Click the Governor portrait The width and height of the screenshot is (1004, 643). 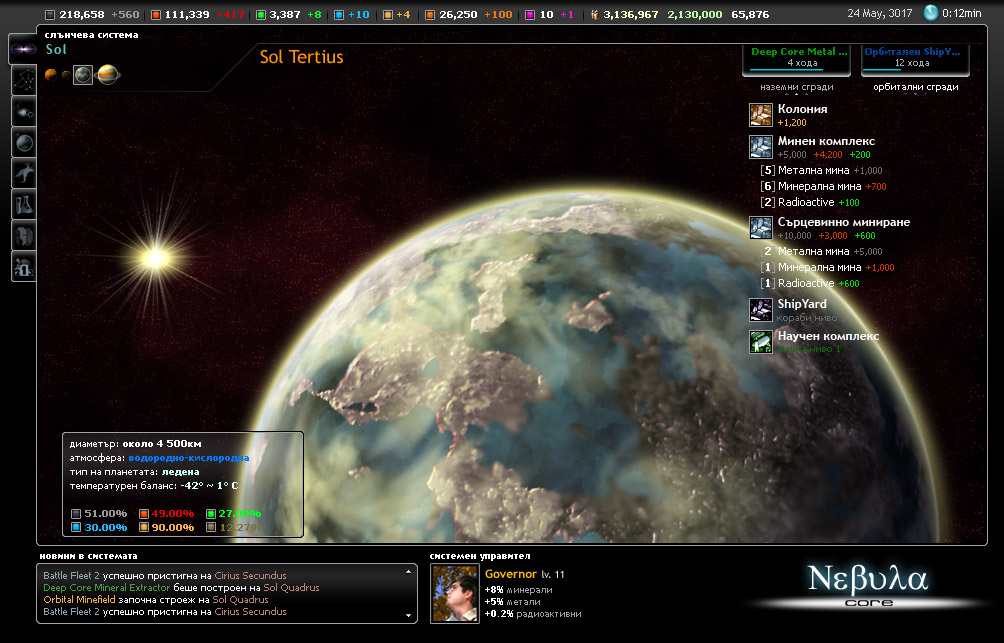(454, 593)
